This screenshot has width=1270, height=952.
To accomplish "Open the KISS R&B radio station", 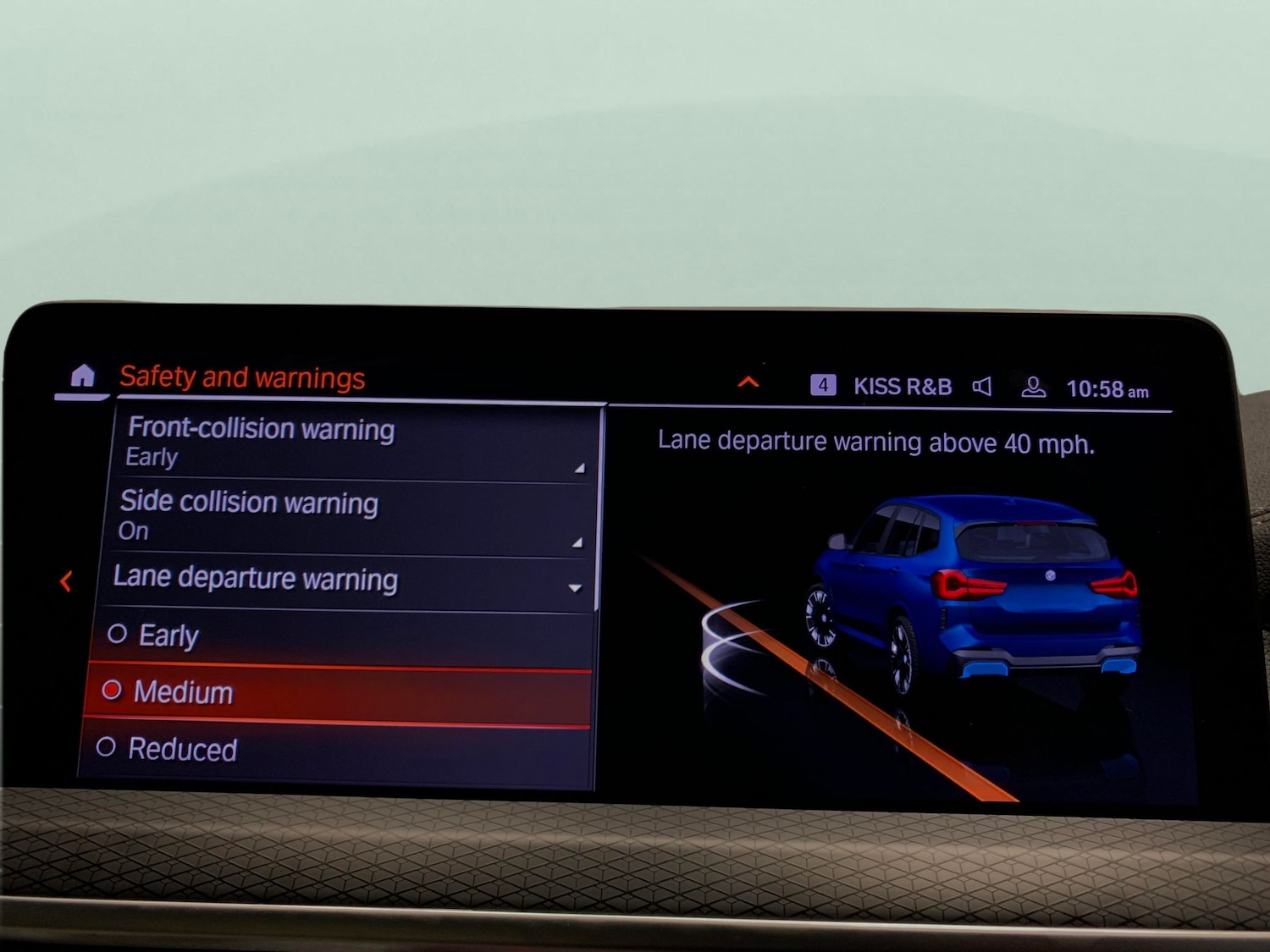I will pyautogui.click(x=902, y=387).
